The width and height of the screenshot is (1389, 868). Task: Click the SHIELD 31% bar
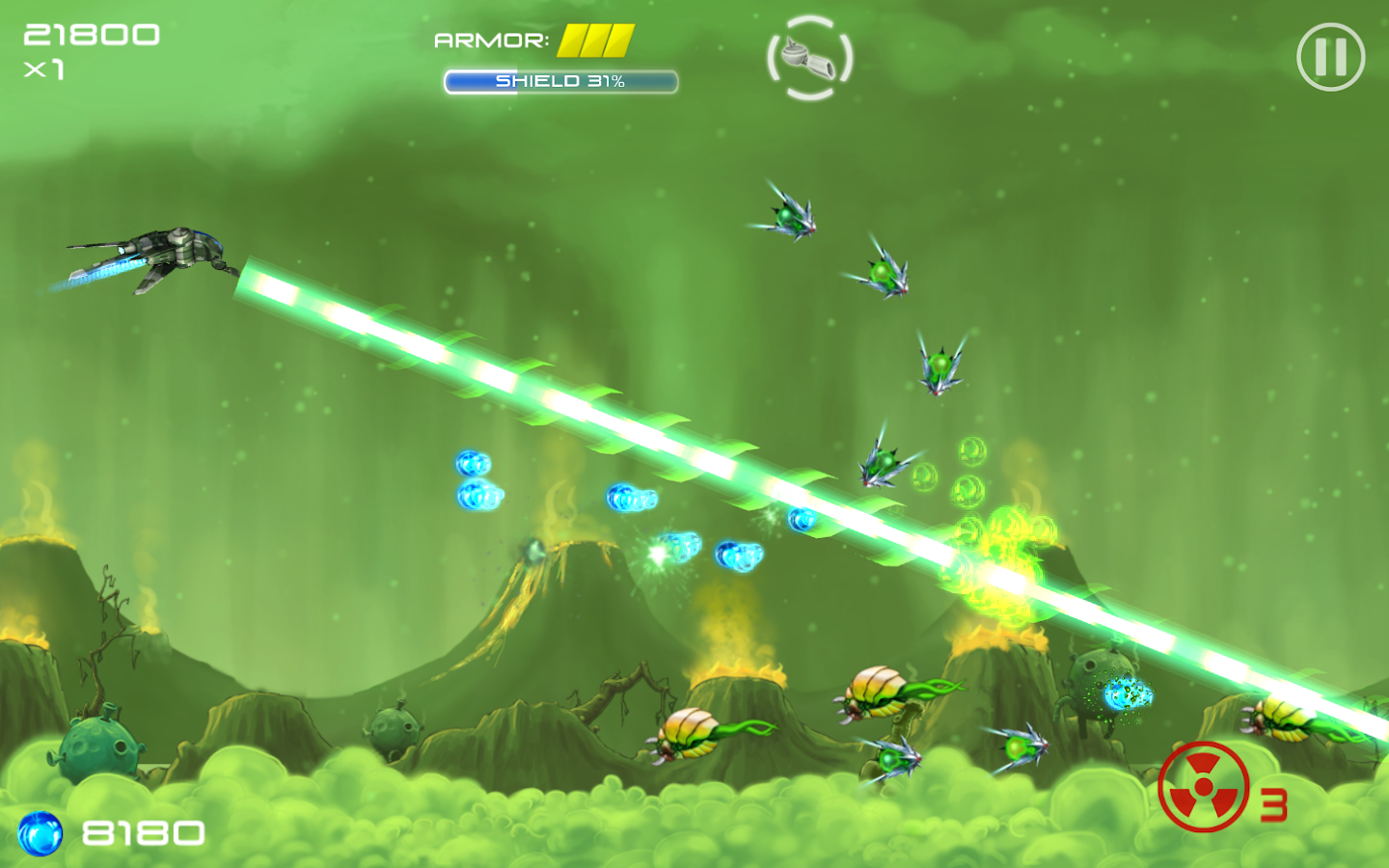coord(559,81)
